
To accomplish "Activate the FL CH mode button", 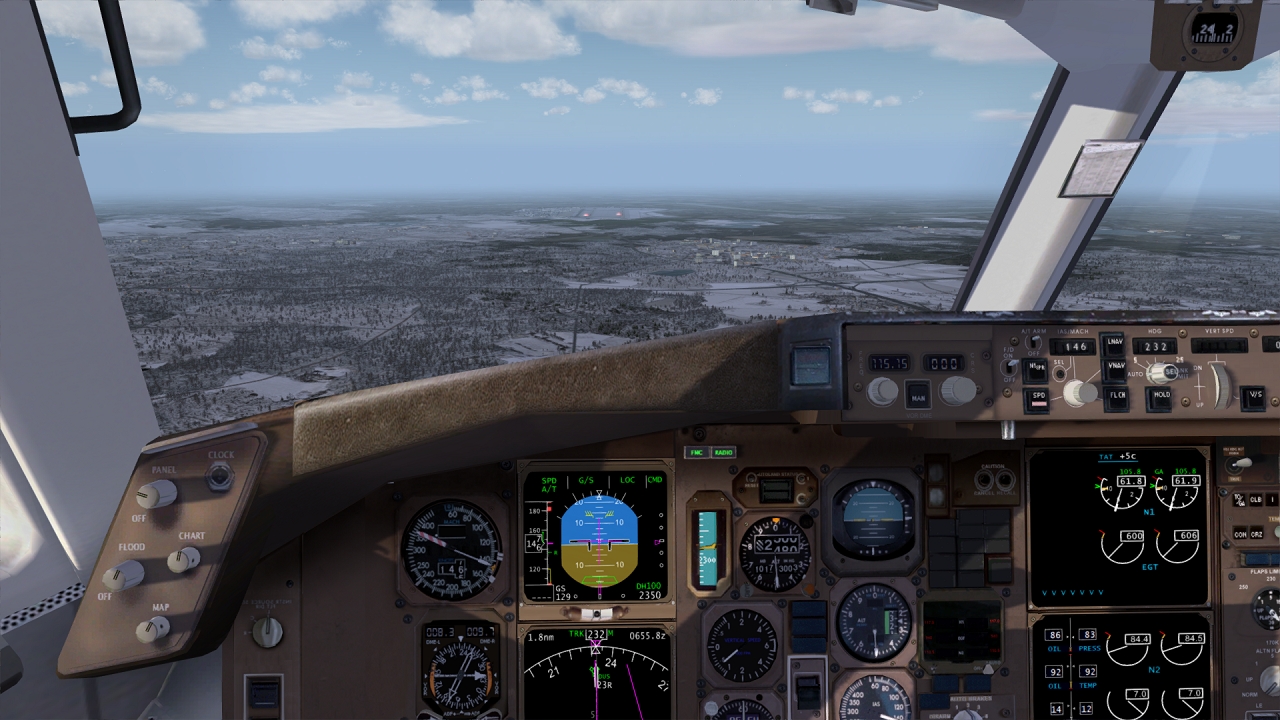I will [1117, 398].
